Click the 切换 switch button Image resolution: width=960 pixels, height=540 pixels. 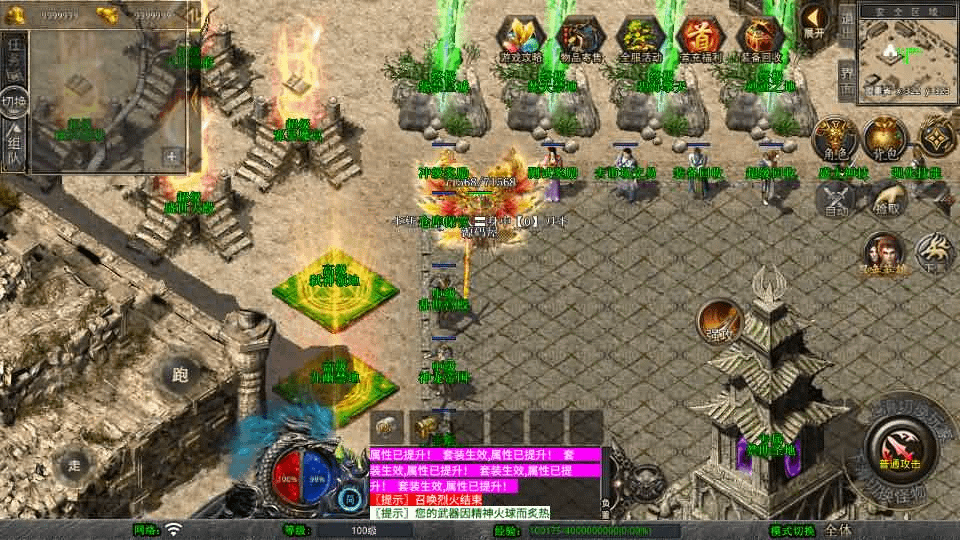pos(14,101)
